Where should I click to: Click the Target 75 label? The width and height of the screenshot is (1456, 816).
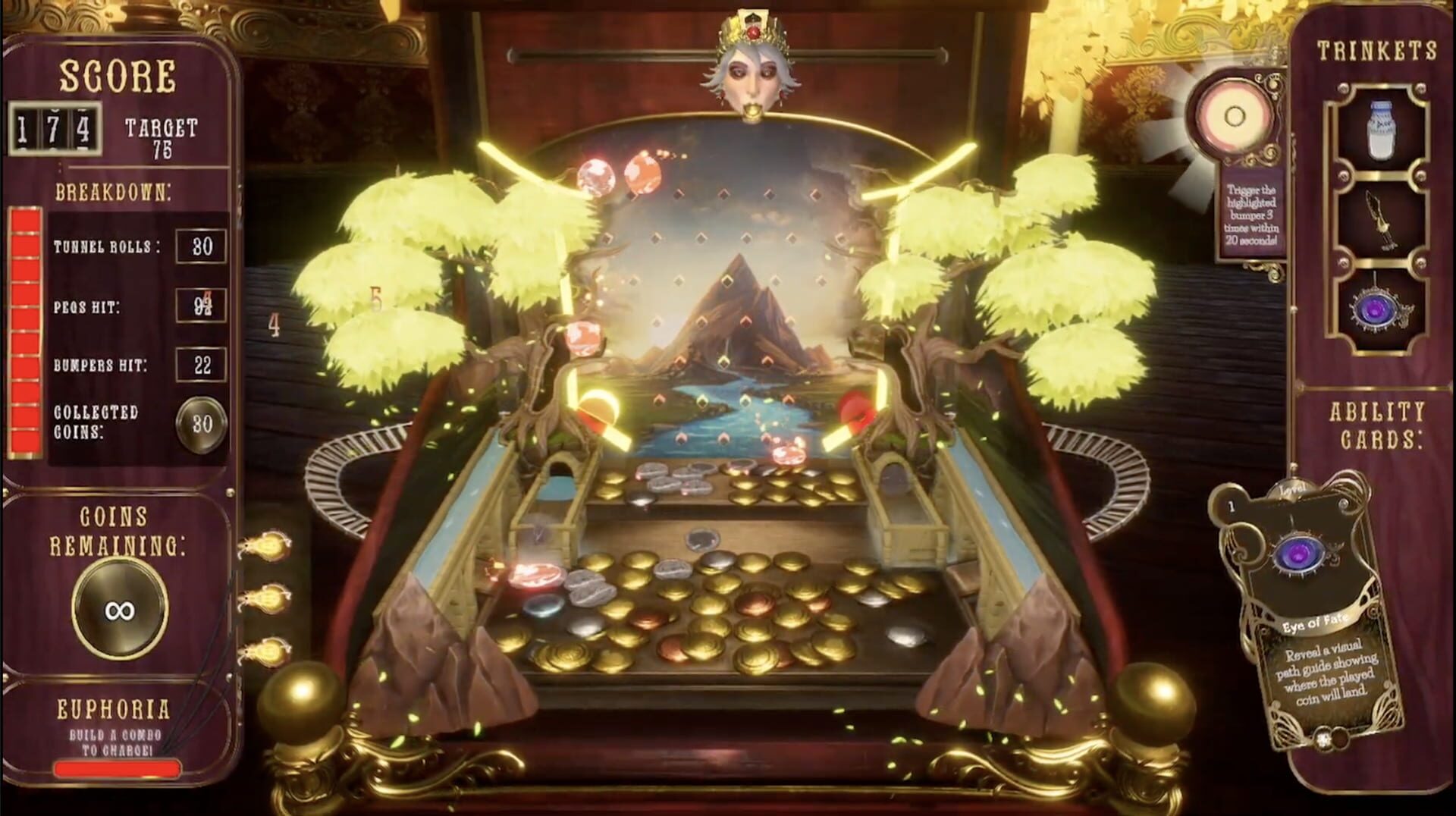(164, 135)
